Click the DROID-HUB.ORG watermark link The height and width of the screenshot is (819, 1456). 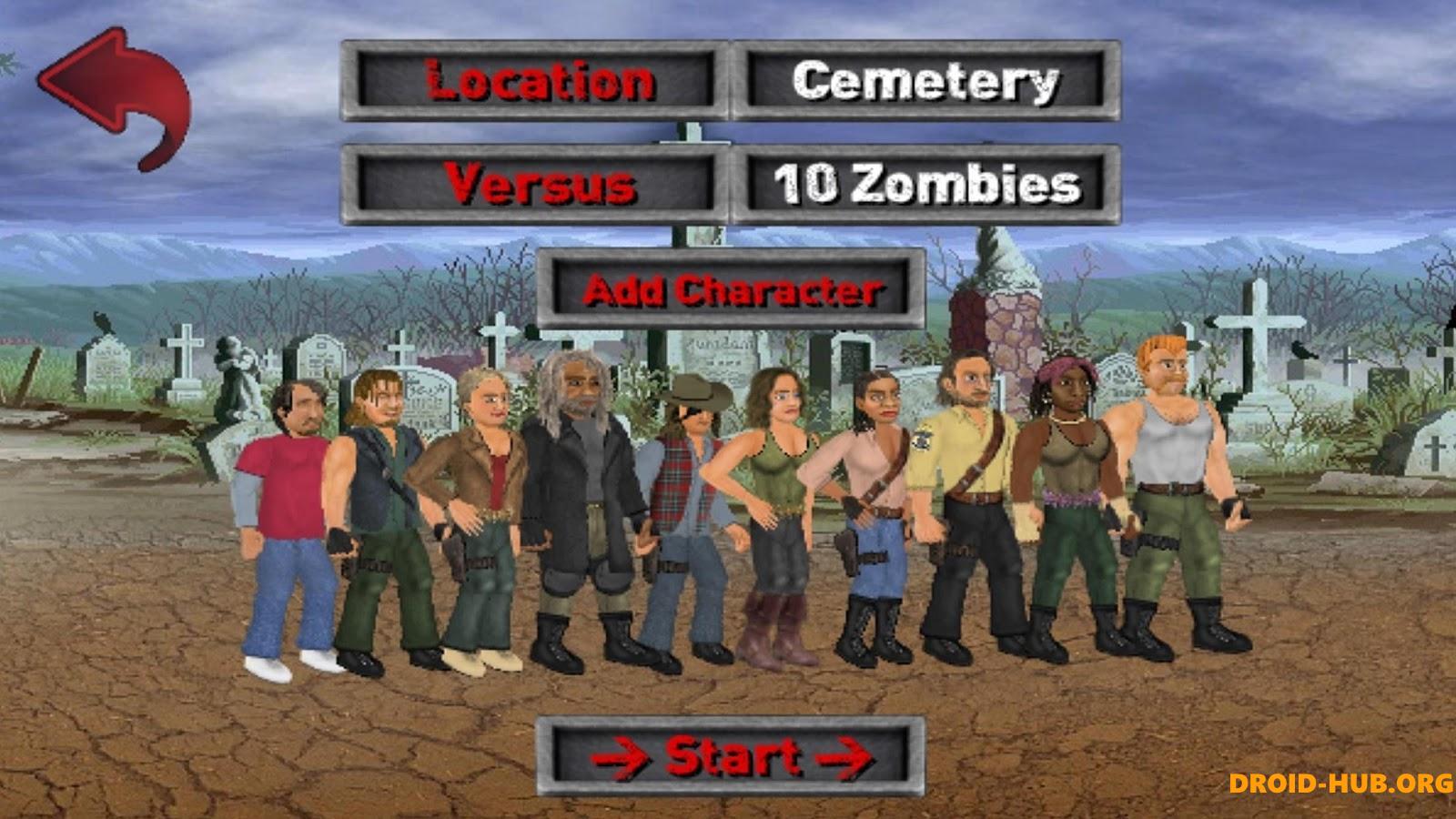coord(1342,781)
